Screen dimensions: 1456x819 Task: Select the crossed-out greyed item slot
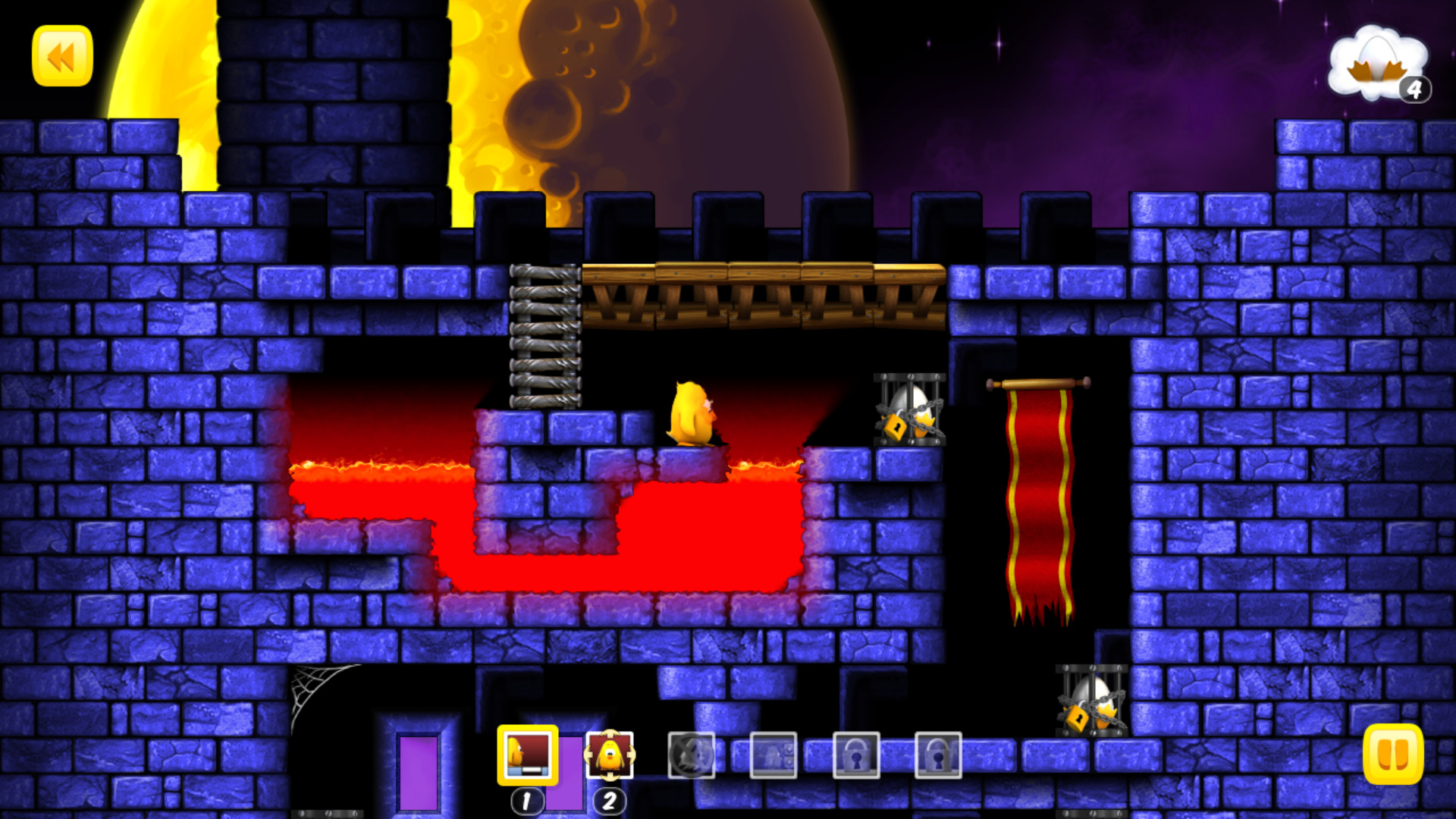click(691, 755)
